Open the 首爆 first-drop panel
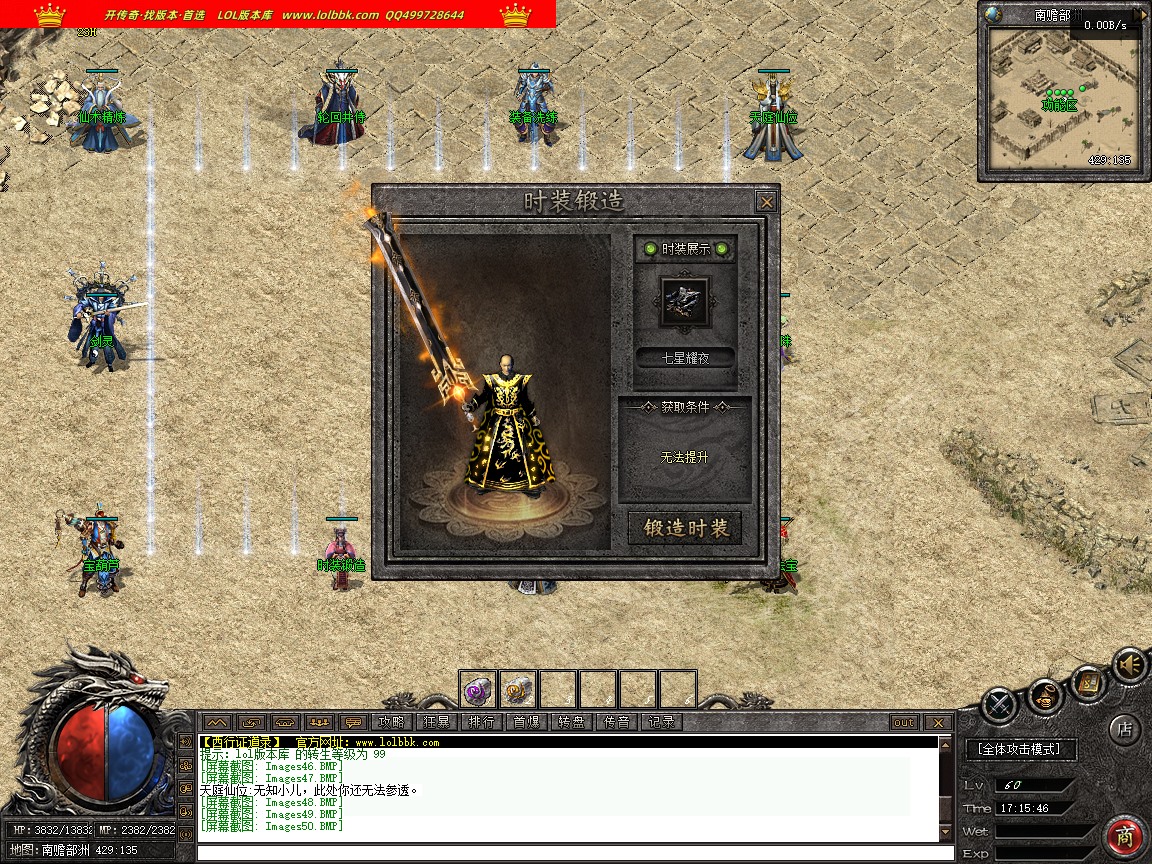Screen dimensions: 1152x864 click(526, 722)
